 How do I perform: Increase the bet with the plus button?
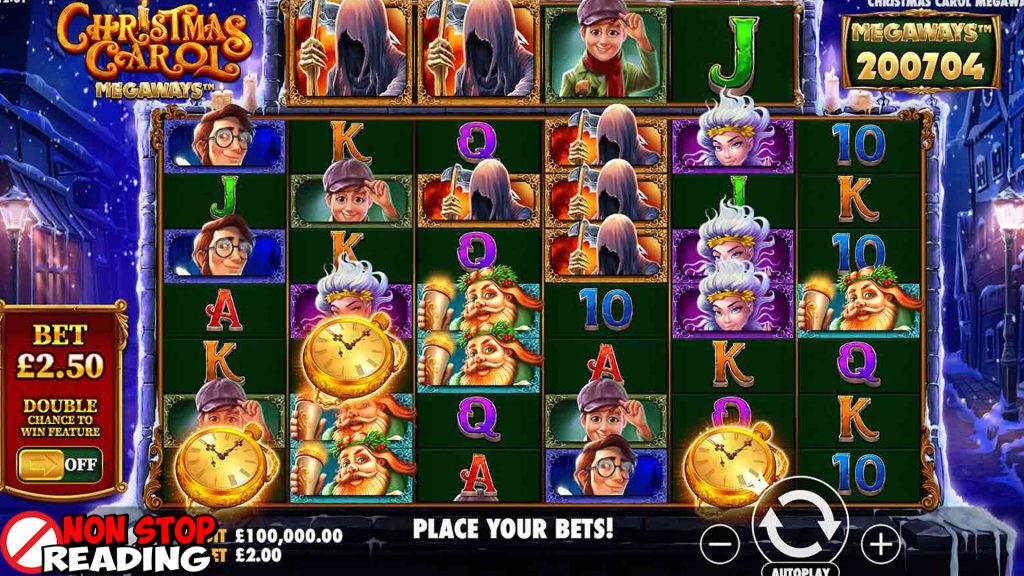[x=880, y=544]
